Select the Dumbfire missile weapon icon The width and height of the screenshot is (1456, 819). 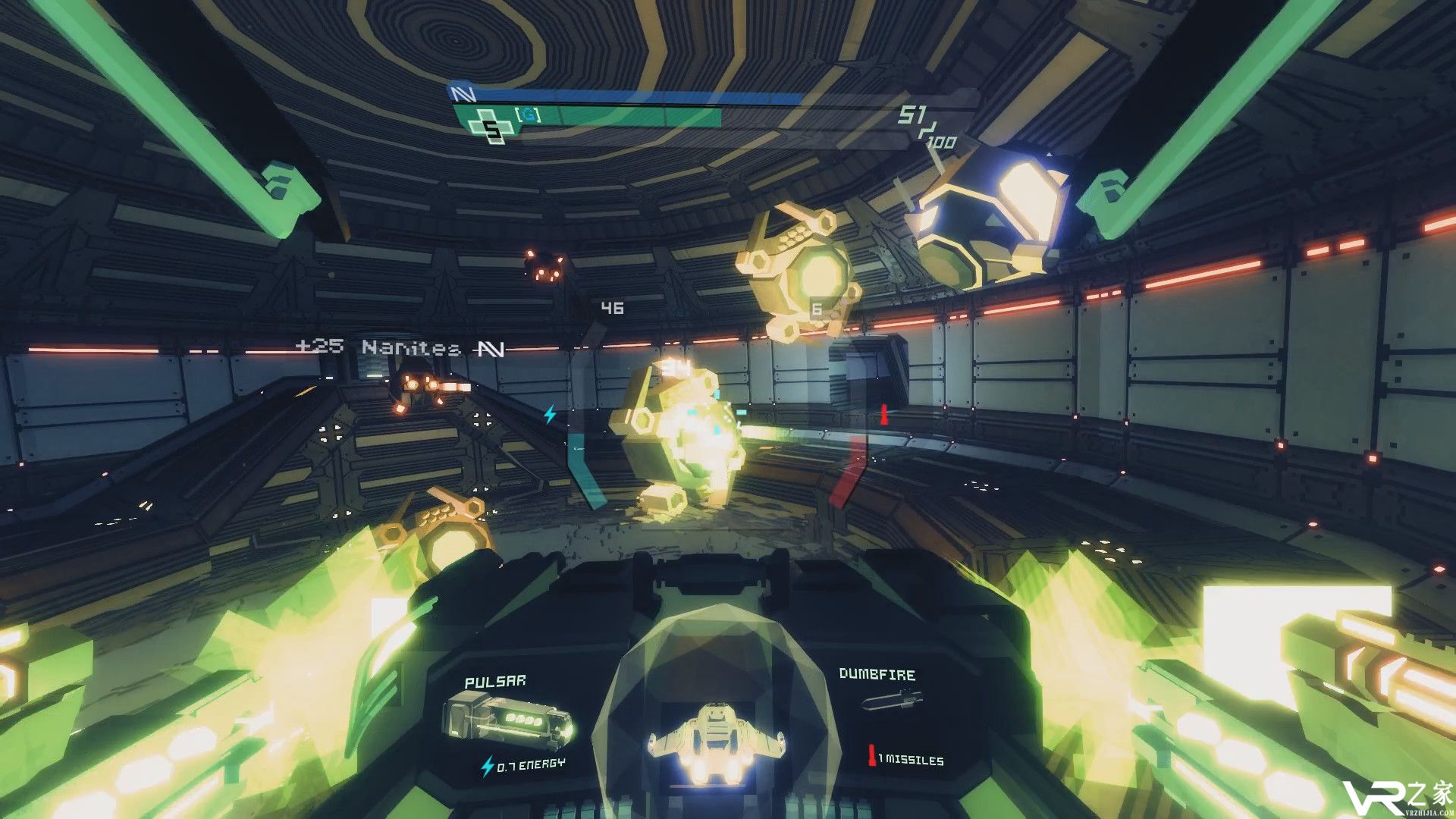pyautogui.click(x=892, y=700)
